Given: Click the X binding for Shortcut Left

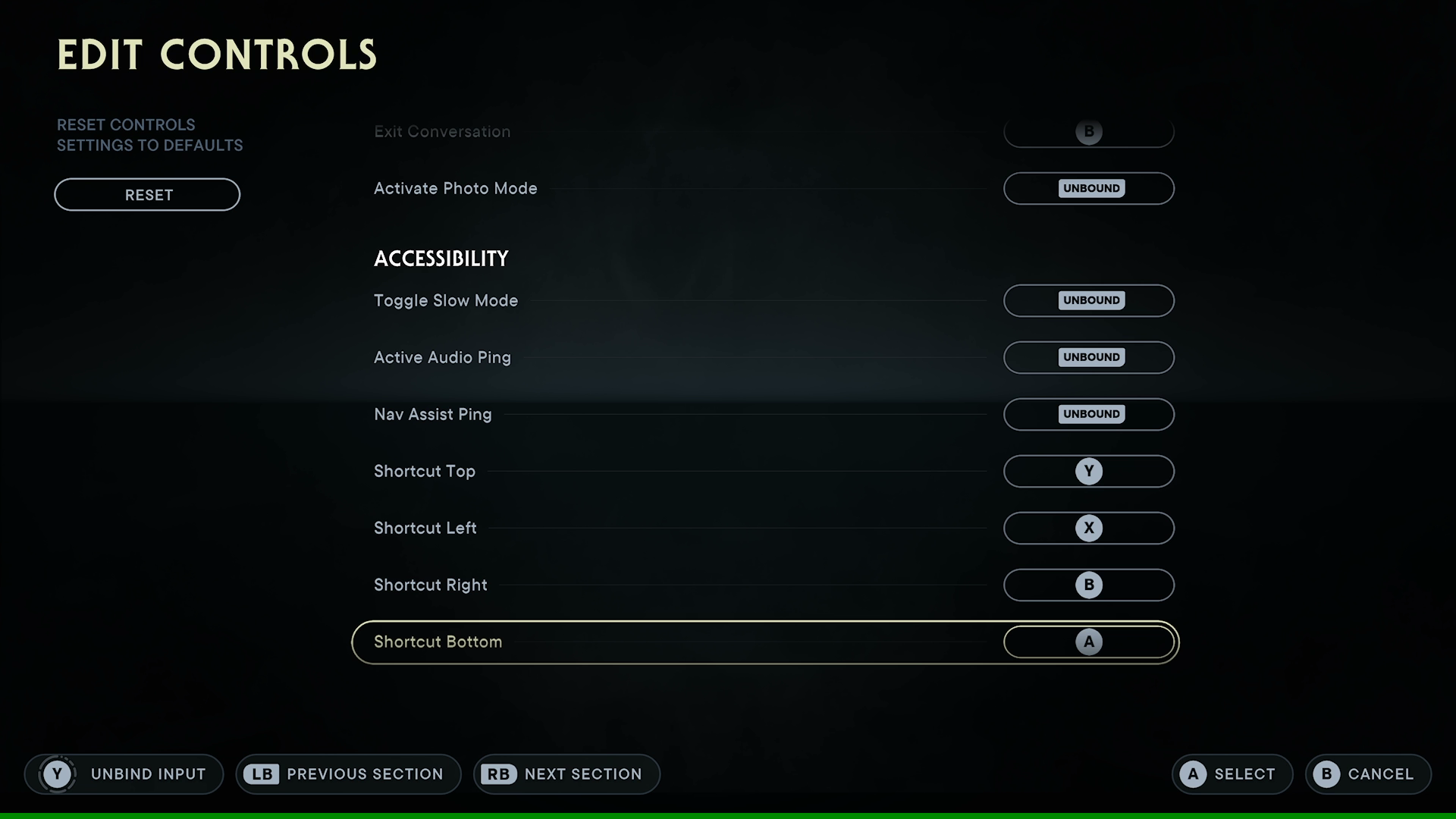Looking at the screenshot, I should [1089, 528].
